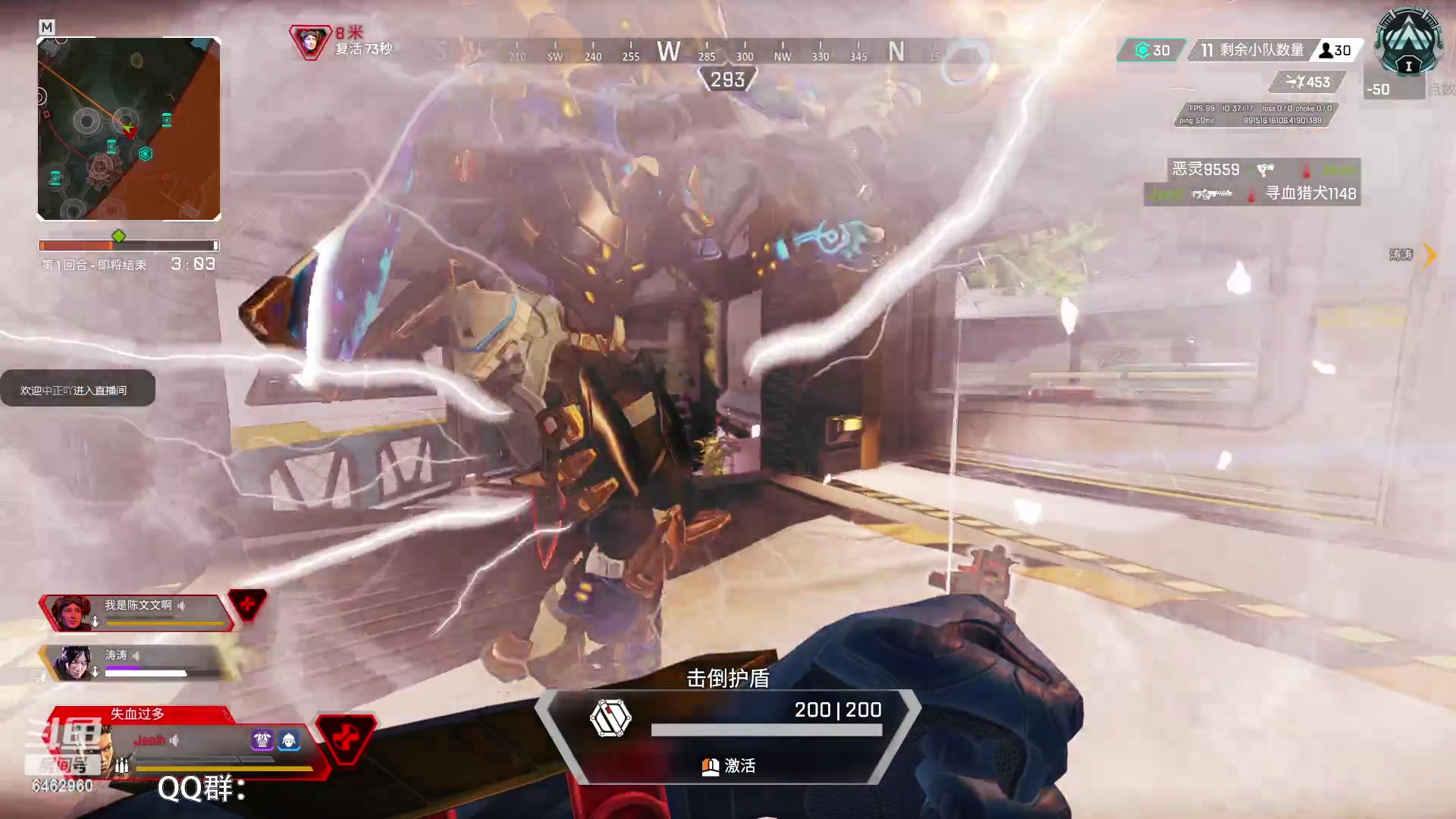
Task: Select teammate 我是陈文文啊's status banner
Action: pos(136,612)
